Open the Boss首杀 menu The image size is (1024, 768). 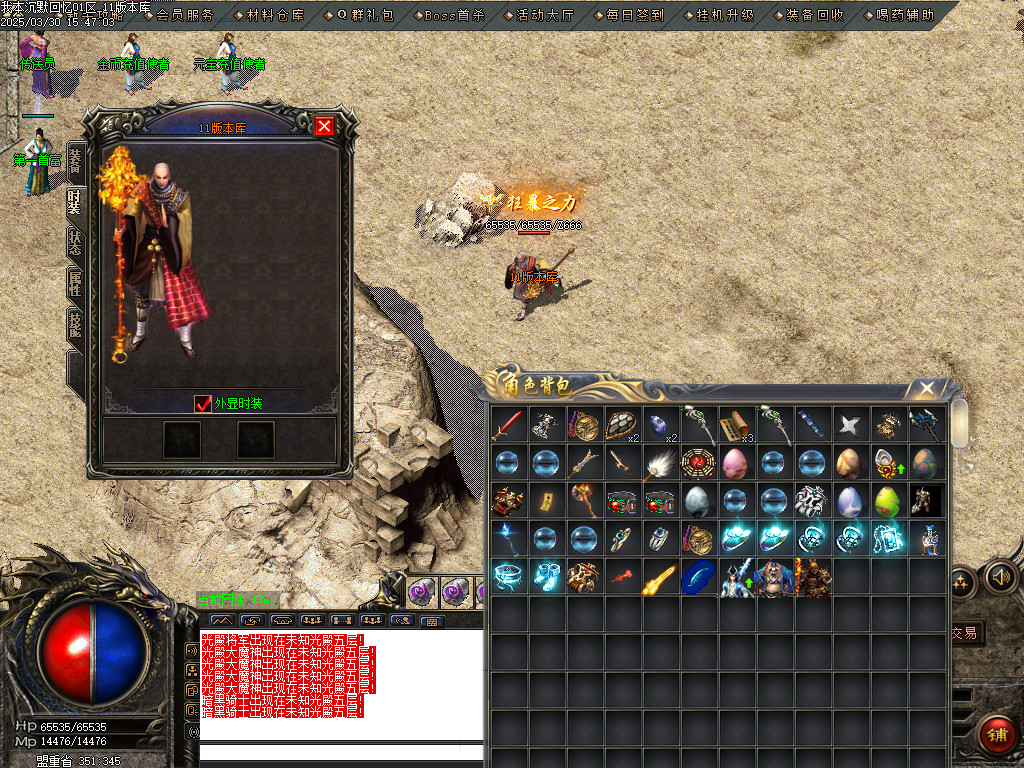[x=454, y=15]
